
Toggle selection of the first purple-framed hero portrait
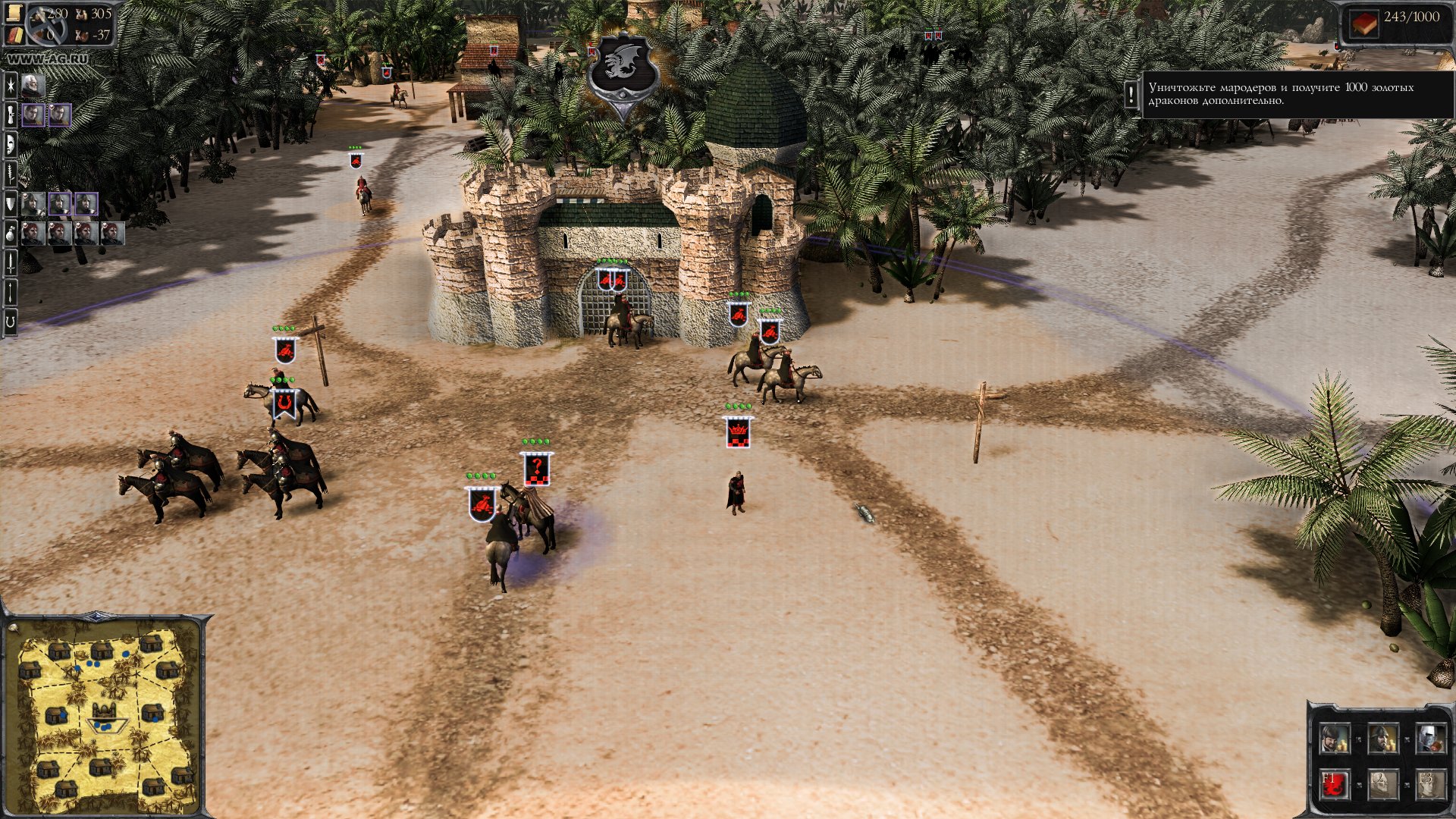click(x=33, y=115)
